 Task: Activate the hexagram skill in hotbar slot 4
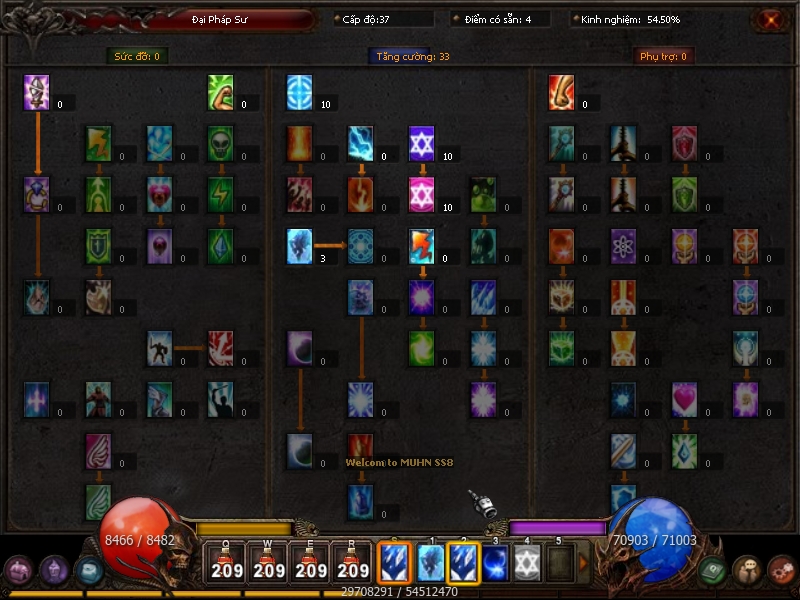[527, 563]
